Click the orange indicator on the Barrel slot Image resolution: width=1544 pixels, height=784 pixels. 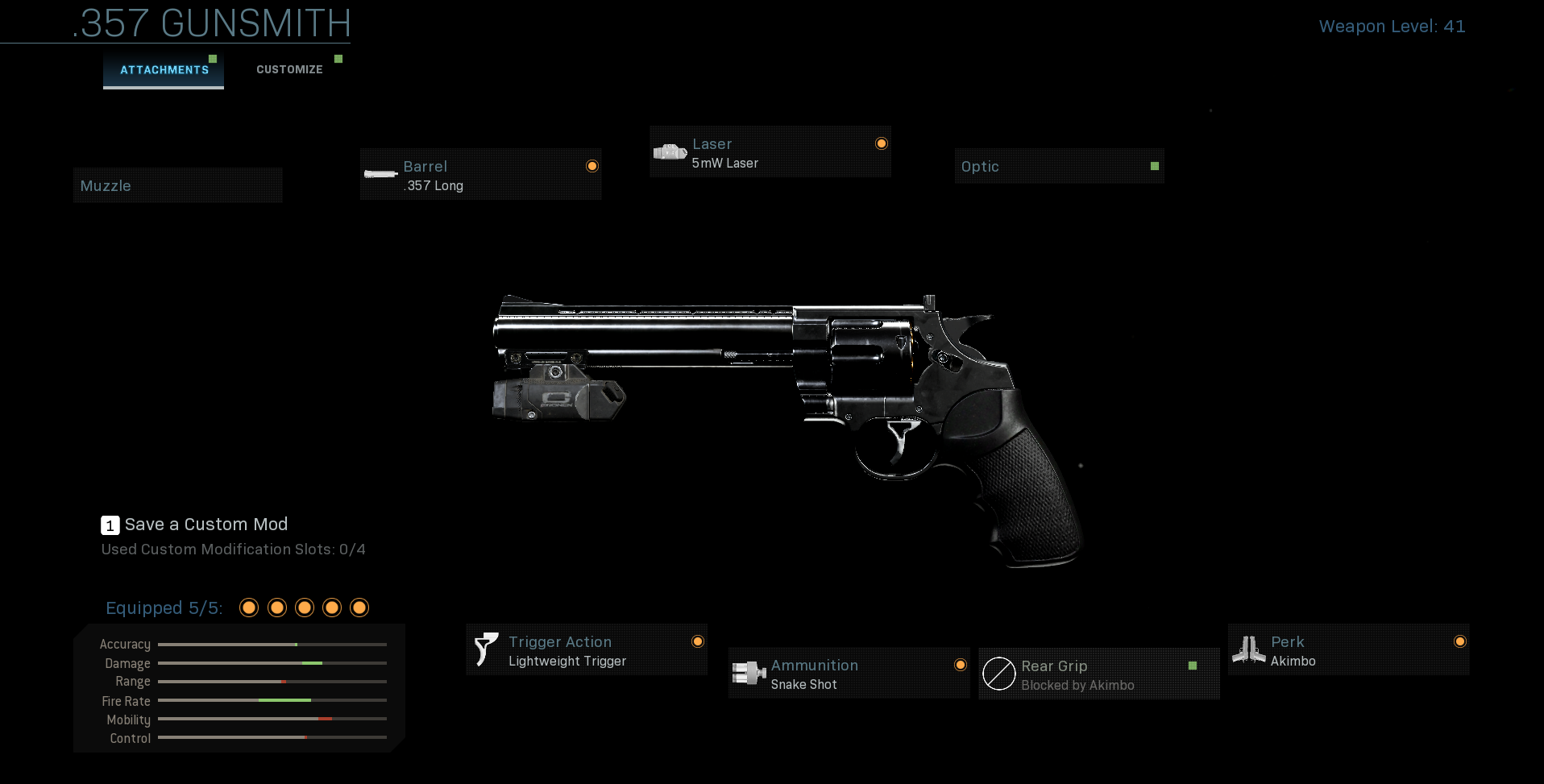pos(592,165)
